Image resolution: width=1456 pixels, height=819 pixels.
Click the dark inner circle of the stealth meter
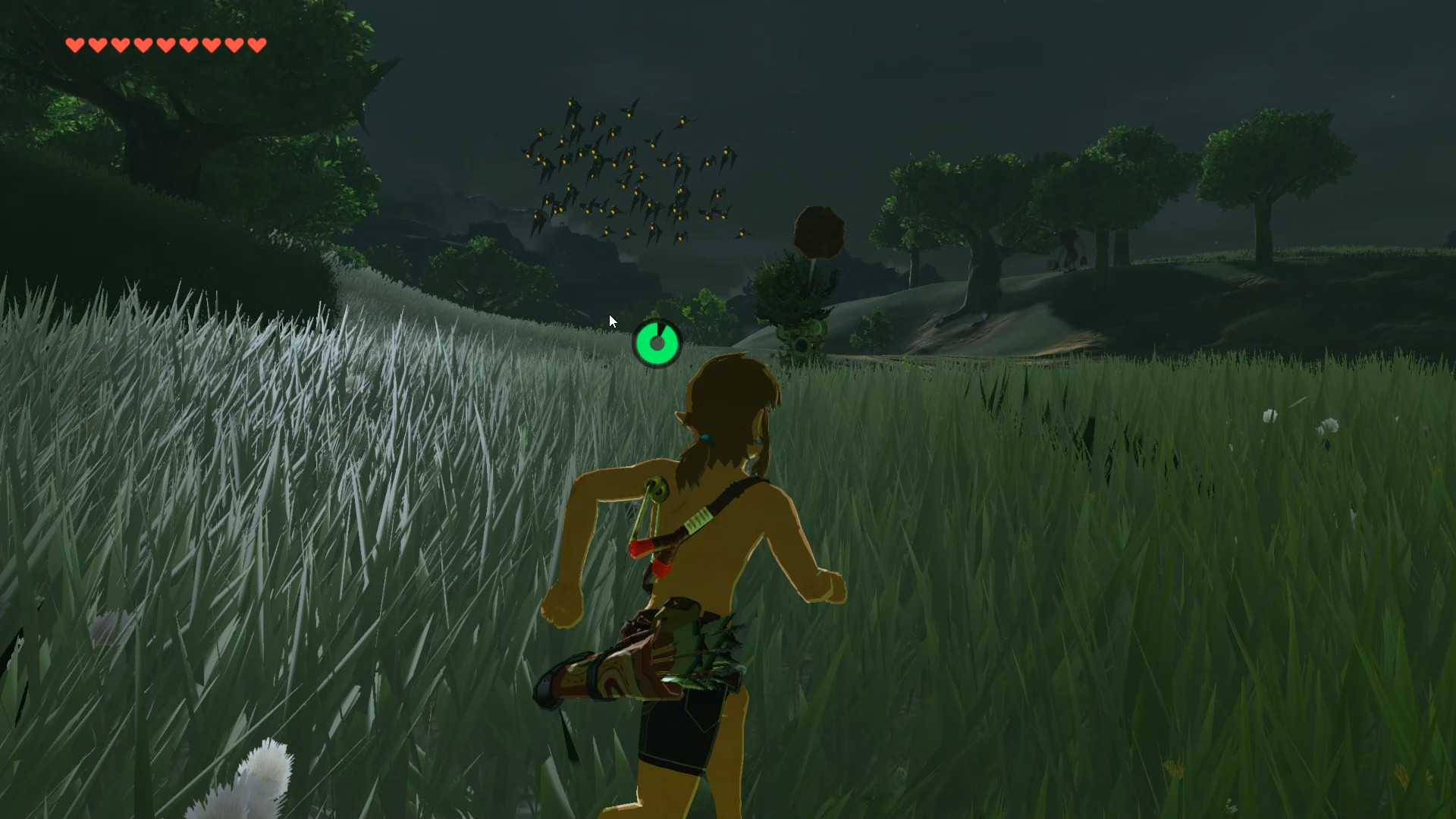pos(657,343)
